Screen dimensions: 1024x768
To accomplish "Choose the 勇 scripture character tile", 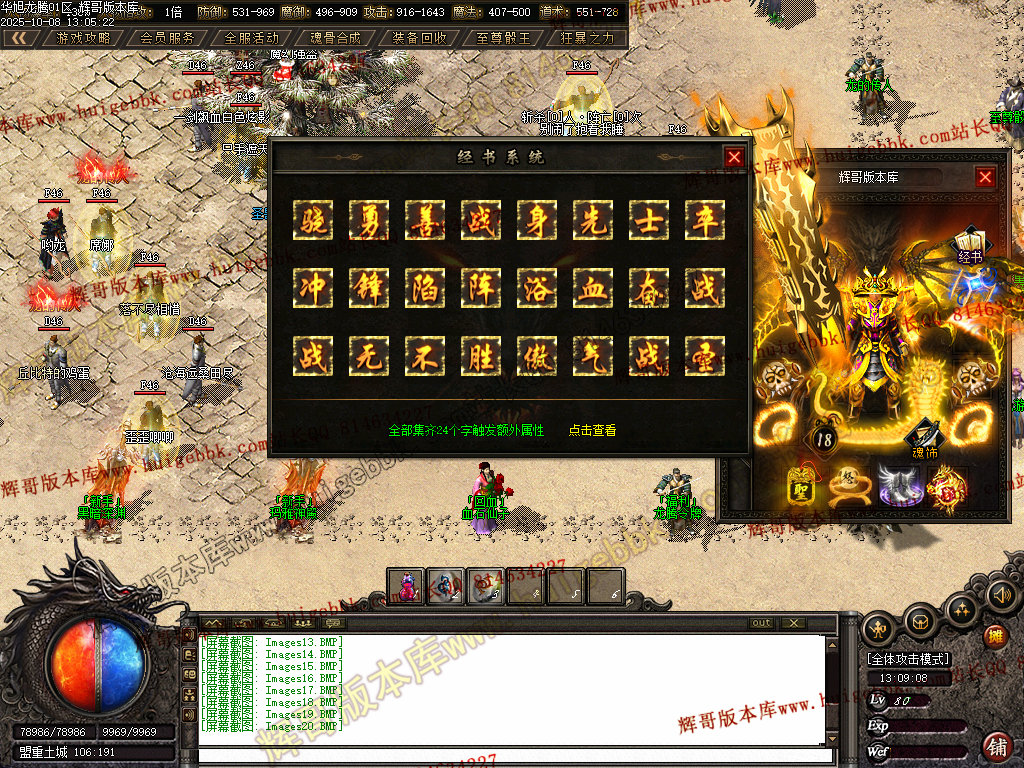I will 369,220.
